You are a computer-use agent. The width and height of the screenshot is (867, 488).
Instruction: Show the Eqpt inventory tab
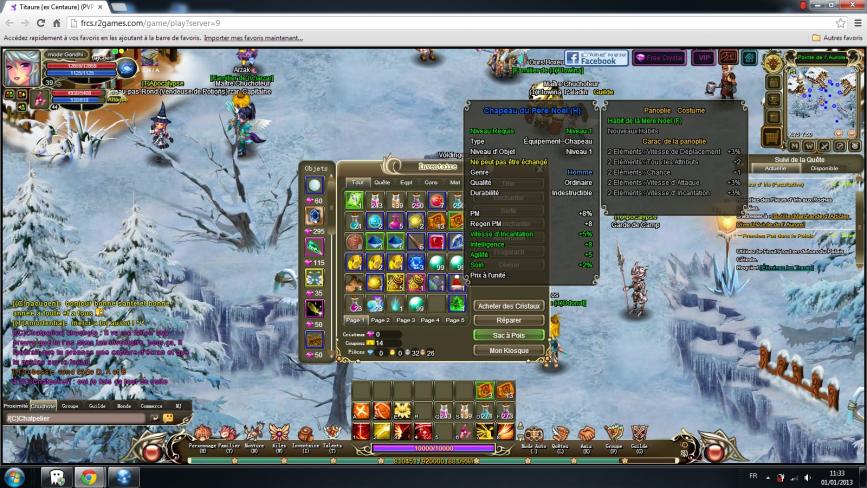click(x=407, y=182)
